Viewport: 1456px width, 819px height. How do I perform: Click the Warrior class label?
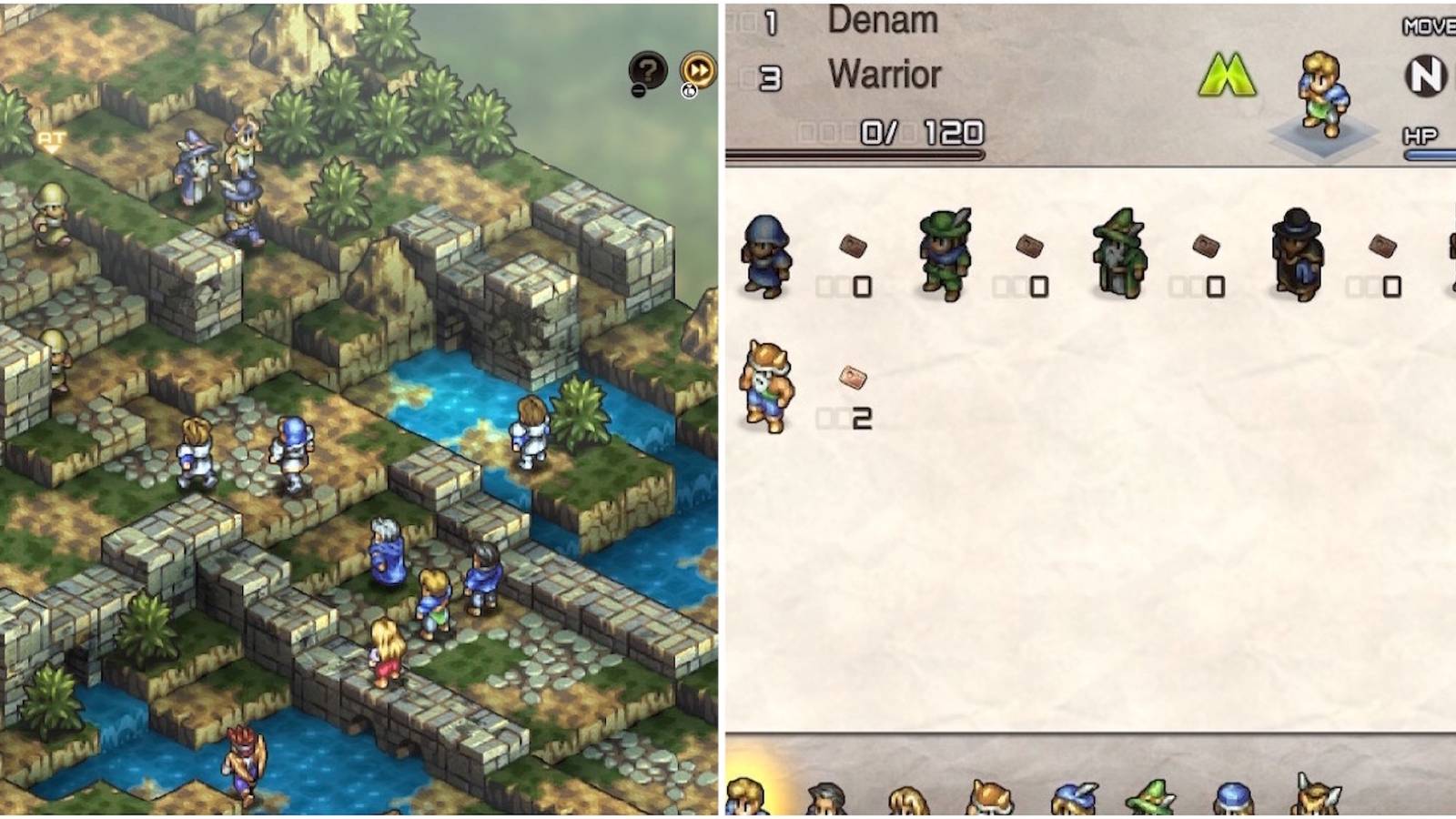point(885,76)
